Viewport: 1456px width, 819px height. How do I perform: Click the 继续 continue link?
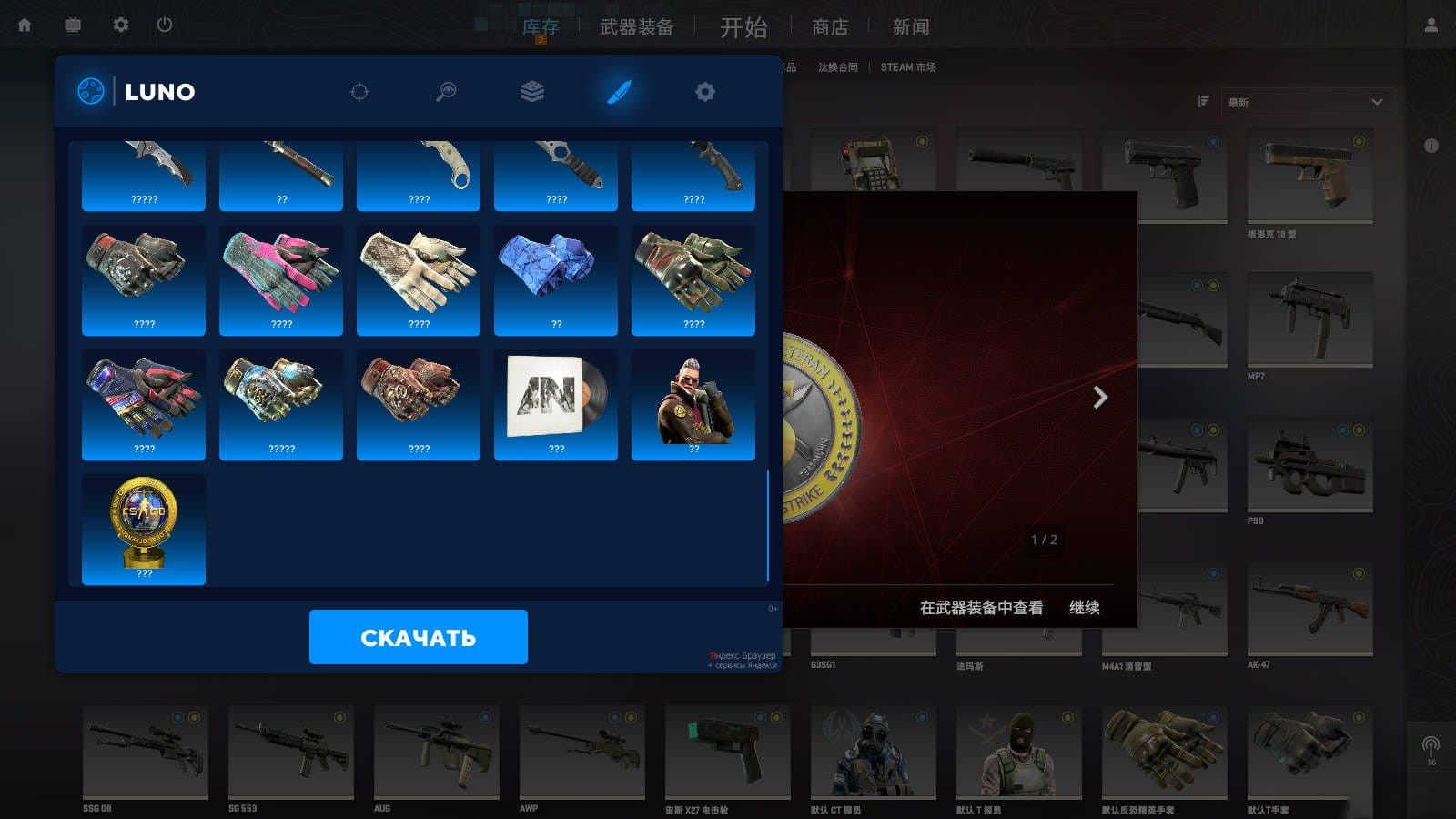coord(1083,607)
